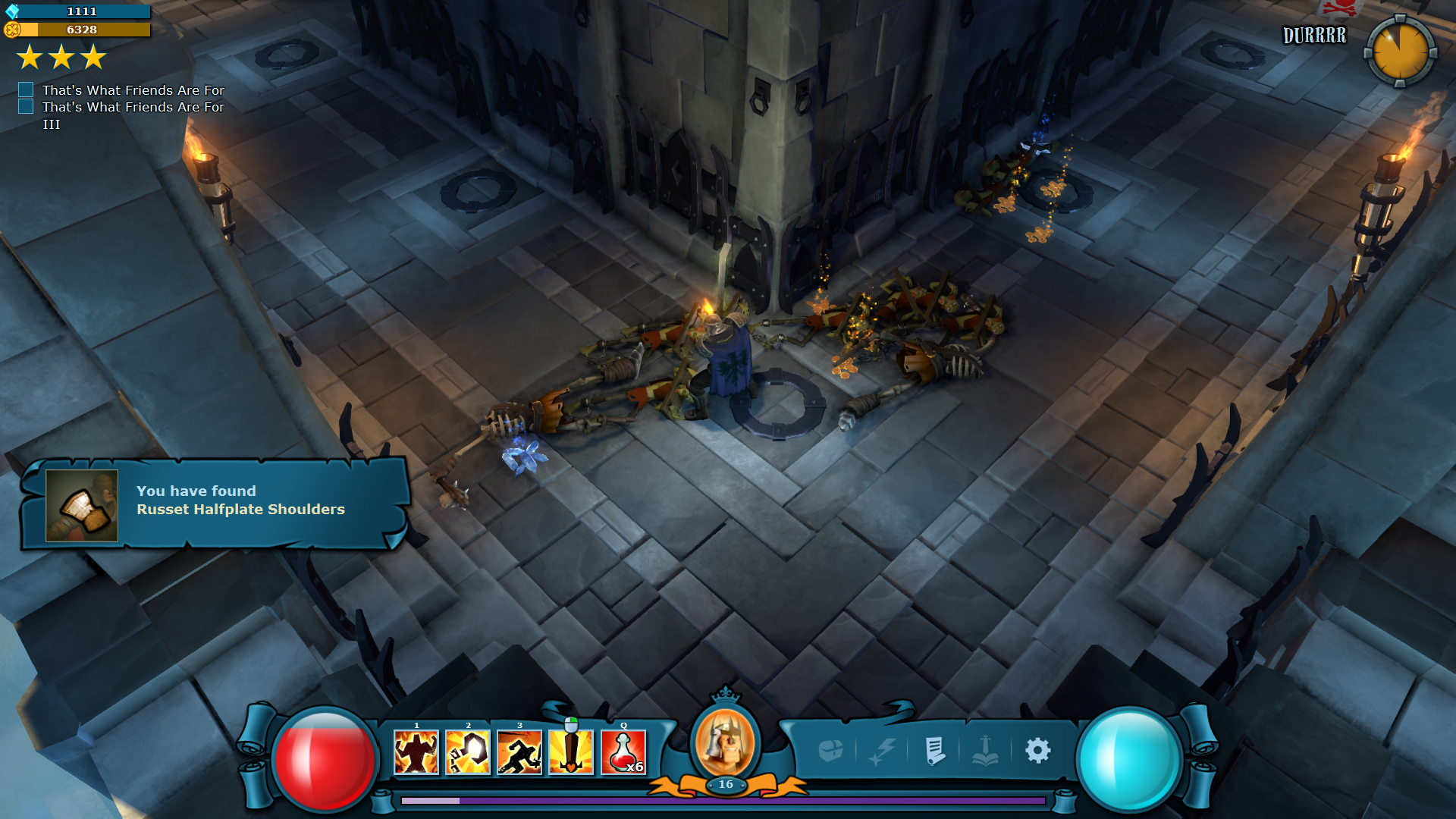Screen dimensions: 1456x819
Task: Open the treasure chest inventory
Action: pos(831,751)
